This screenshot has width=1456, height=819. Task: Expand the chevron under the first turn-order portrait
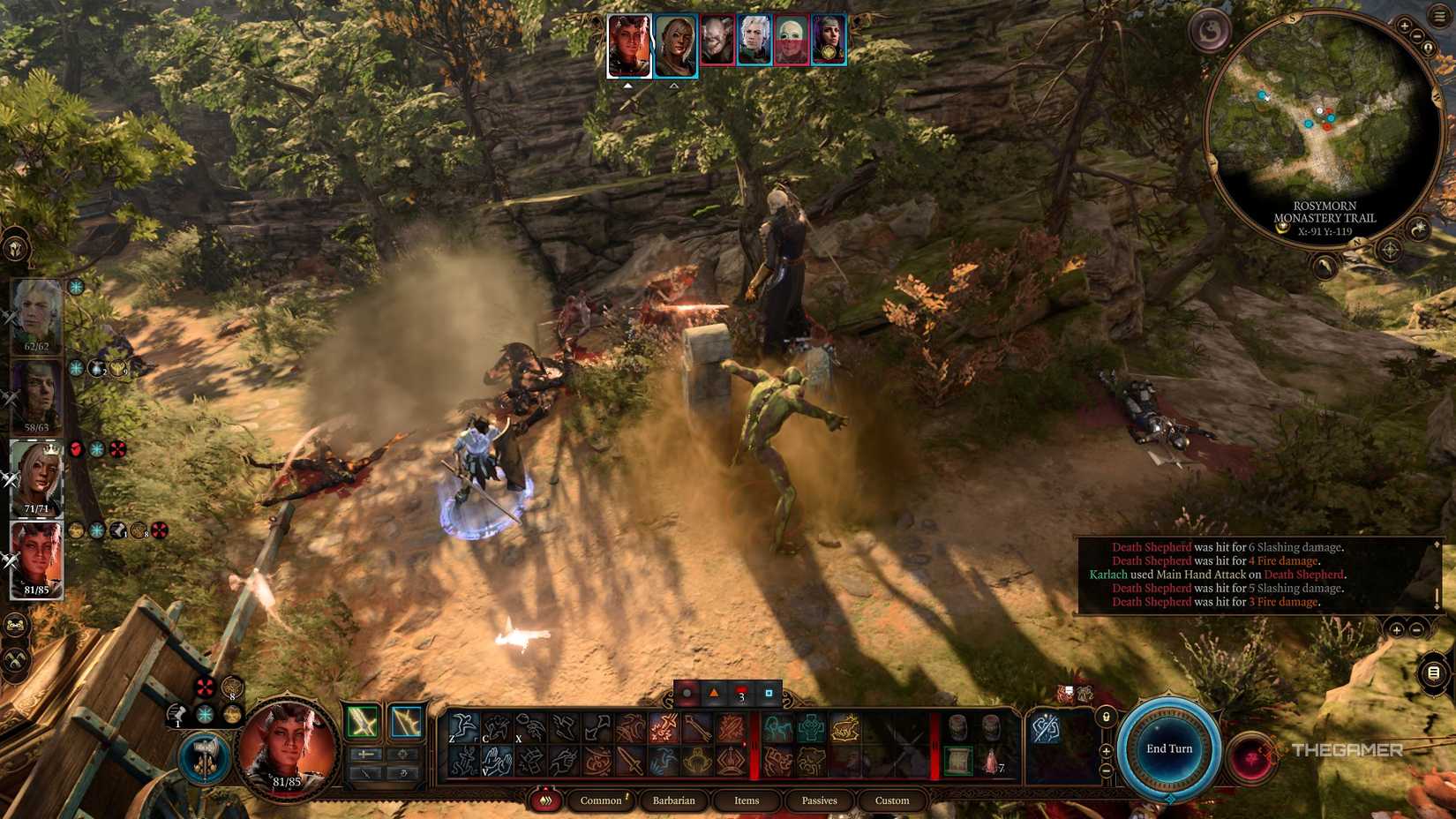629,85
